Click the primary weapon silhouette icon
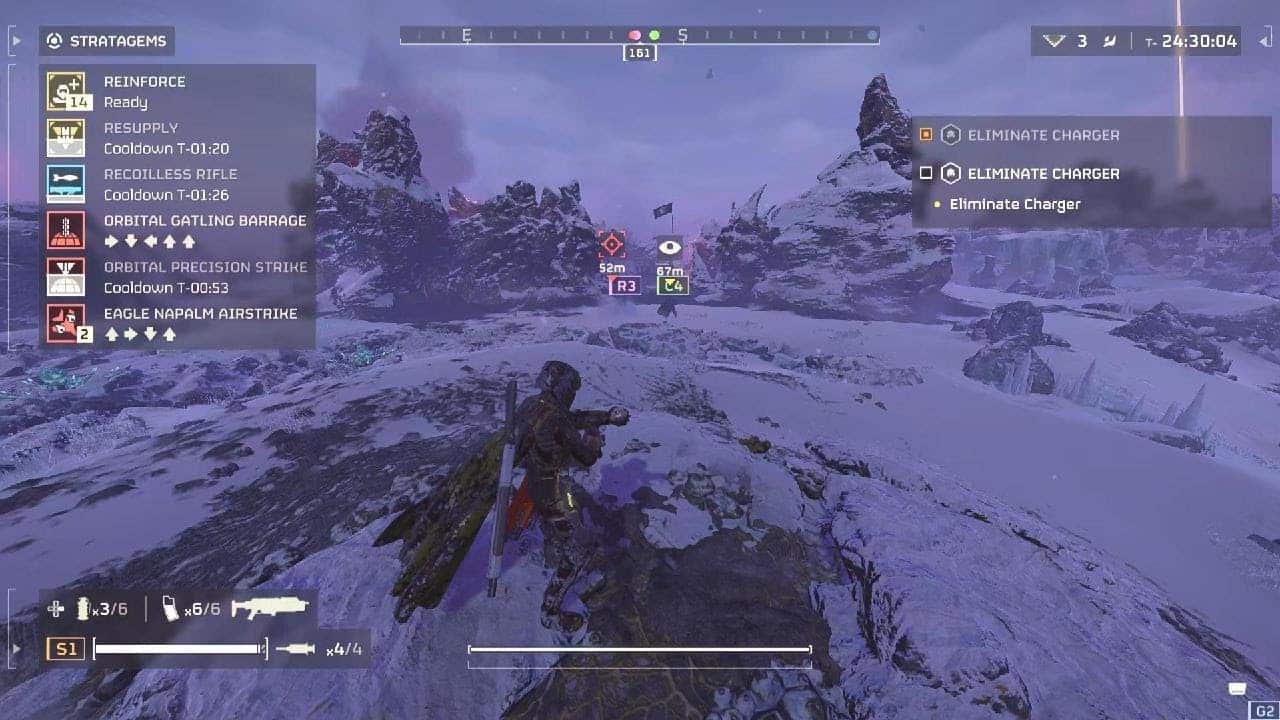Image resolution: width=1280 pixels, height=720 pixels. coord(272,604)
